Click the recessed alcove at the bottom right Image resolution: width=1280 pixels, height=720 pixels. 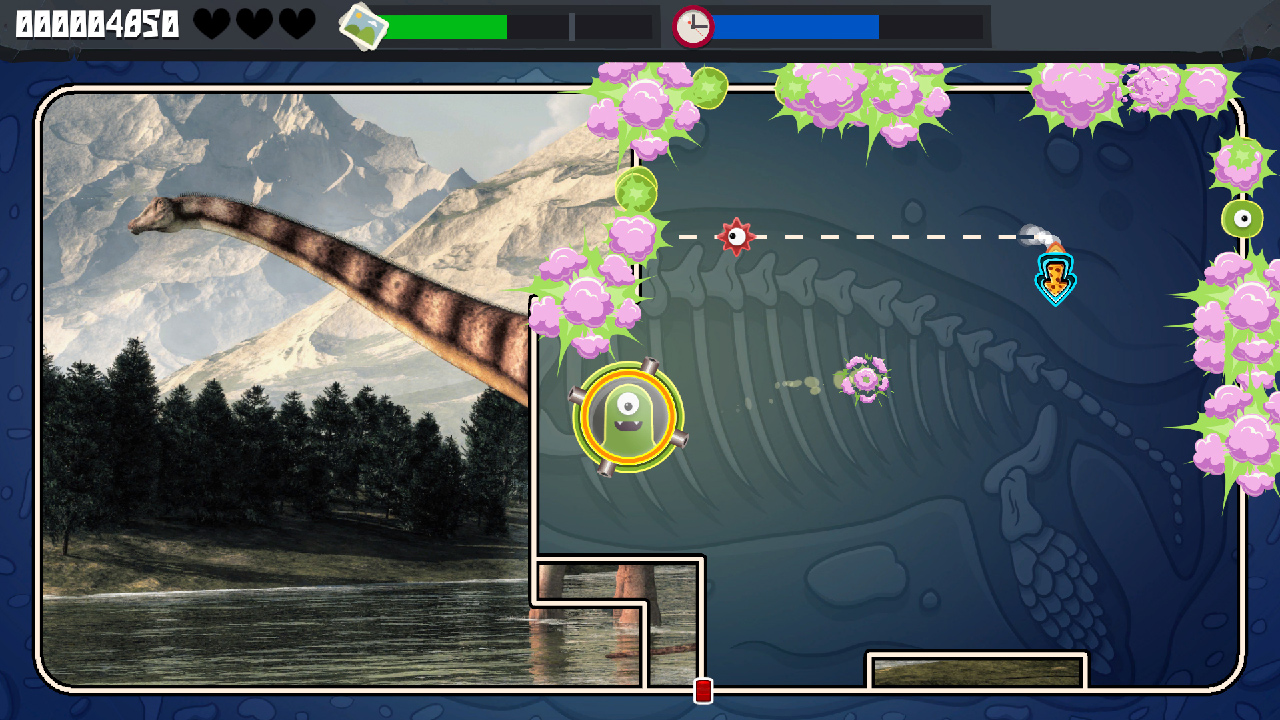click(975, 670)
